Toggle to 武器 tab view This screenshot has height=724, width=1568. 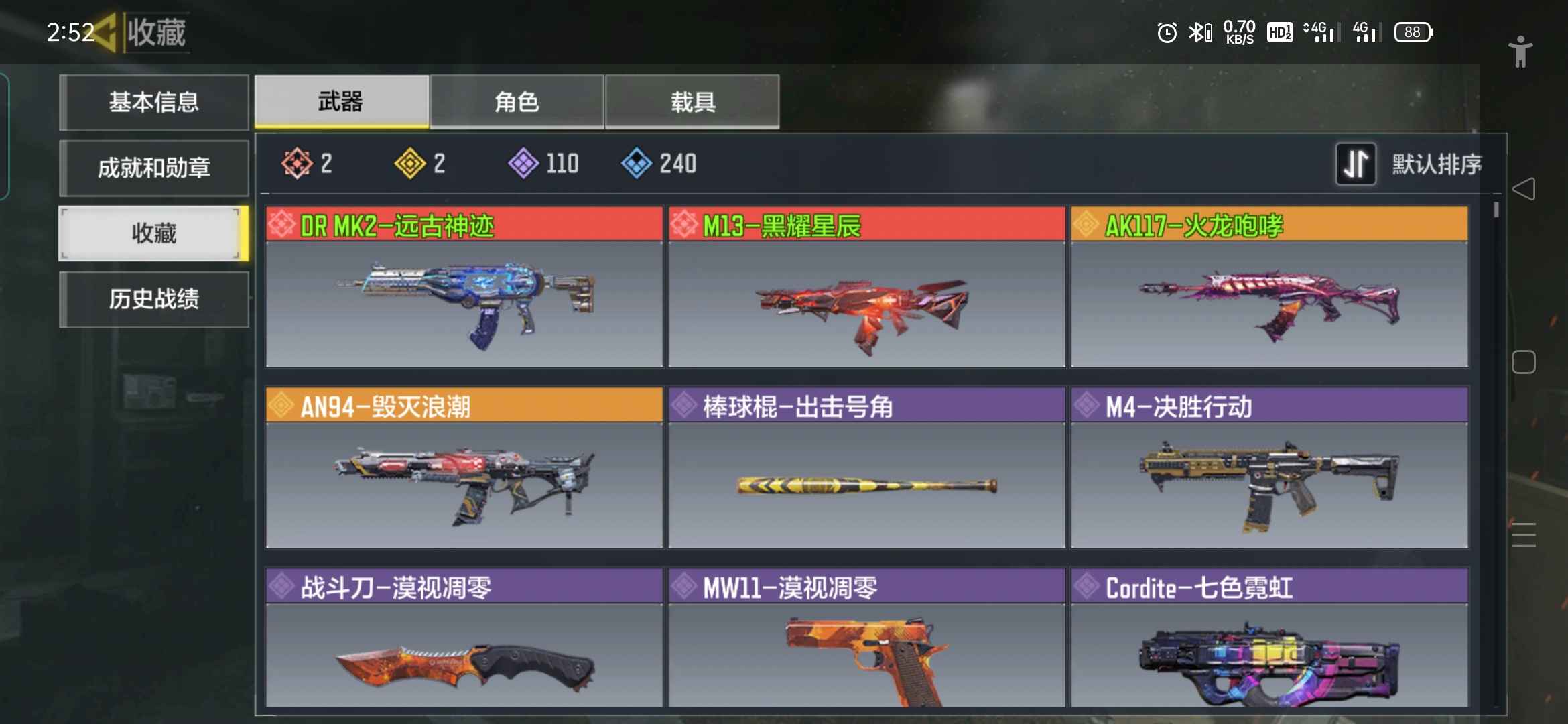340,101
